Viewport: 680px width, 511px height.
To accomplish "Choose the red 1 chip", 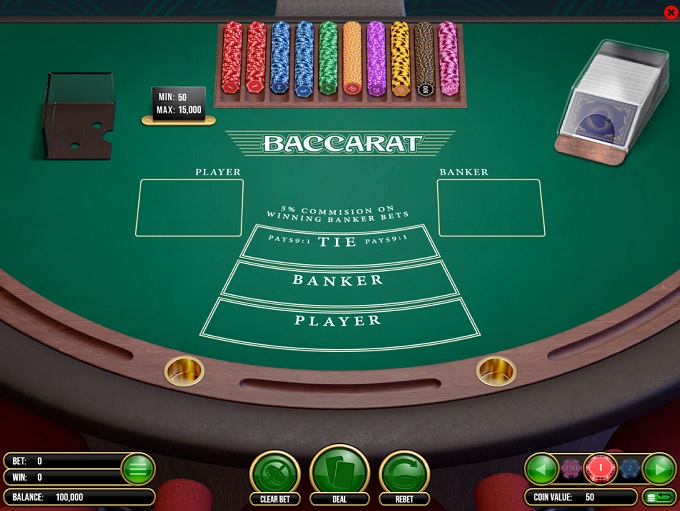I will (x=601, y=467).
